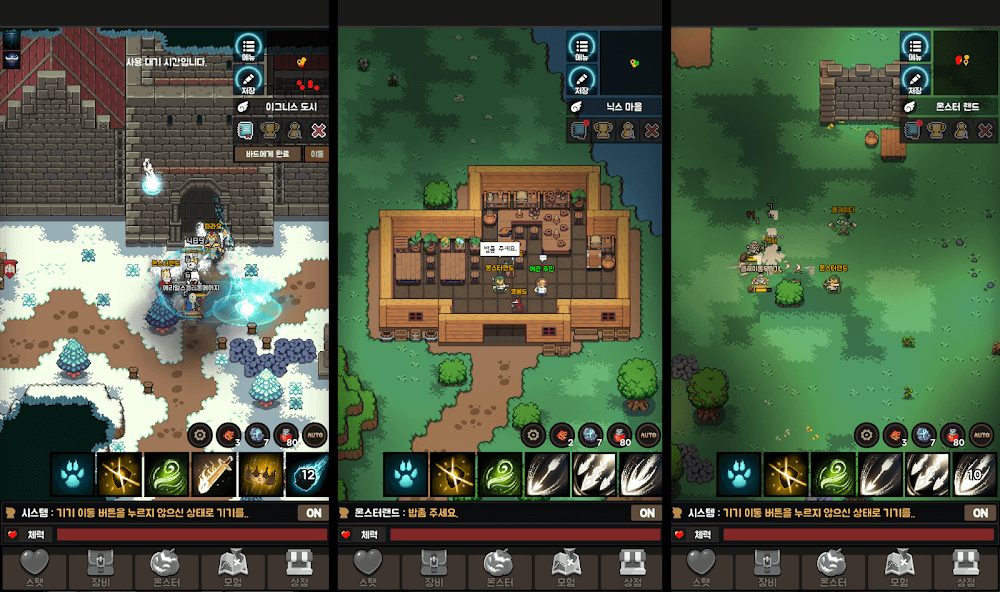Toggle the AUTO button in the 이그니스 도시 screen
Screen dimensions: 1000x592
point(315,435)
